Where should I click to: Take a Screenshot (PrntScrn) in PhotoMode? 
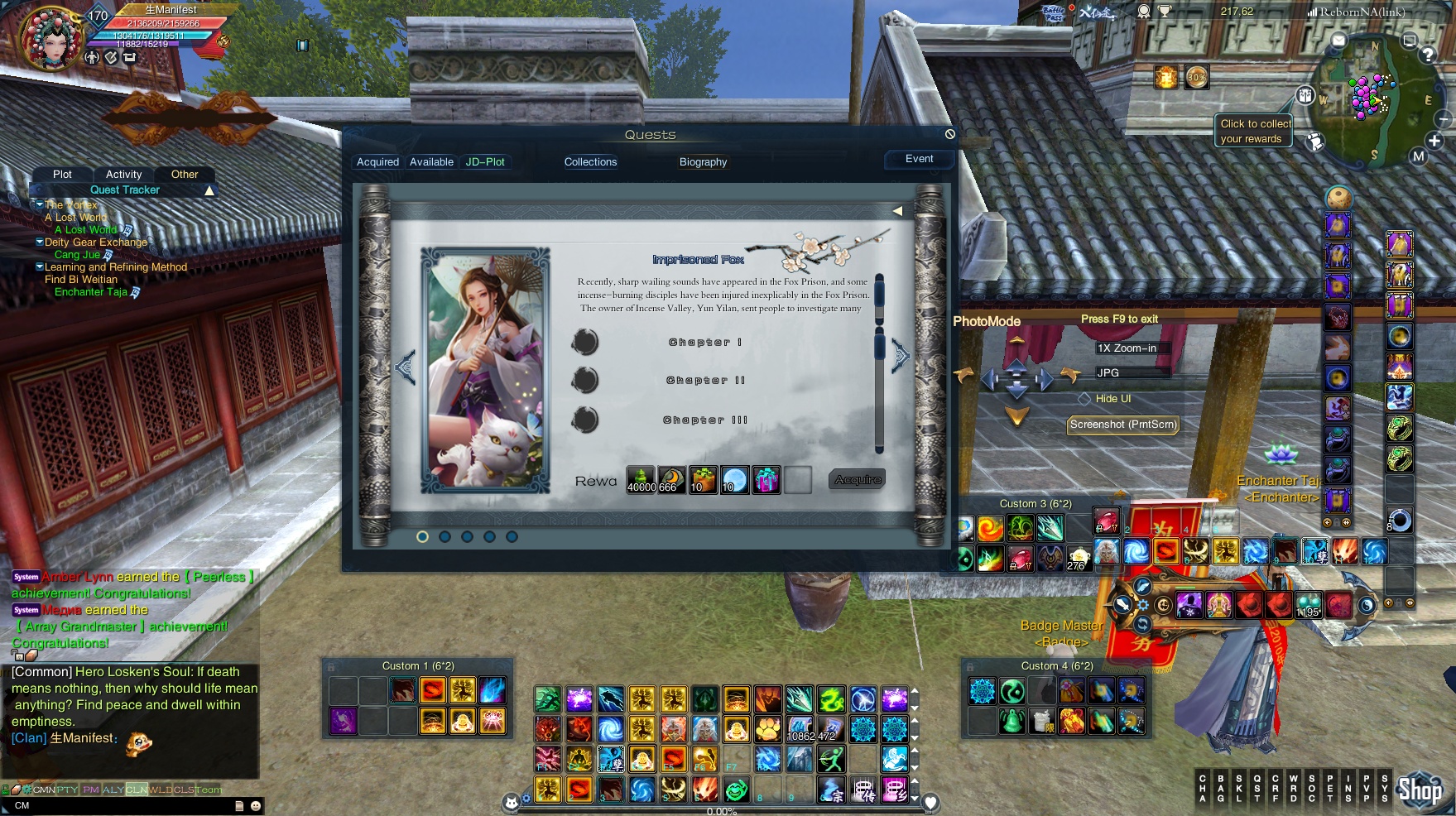click(x=1122, y=425)
